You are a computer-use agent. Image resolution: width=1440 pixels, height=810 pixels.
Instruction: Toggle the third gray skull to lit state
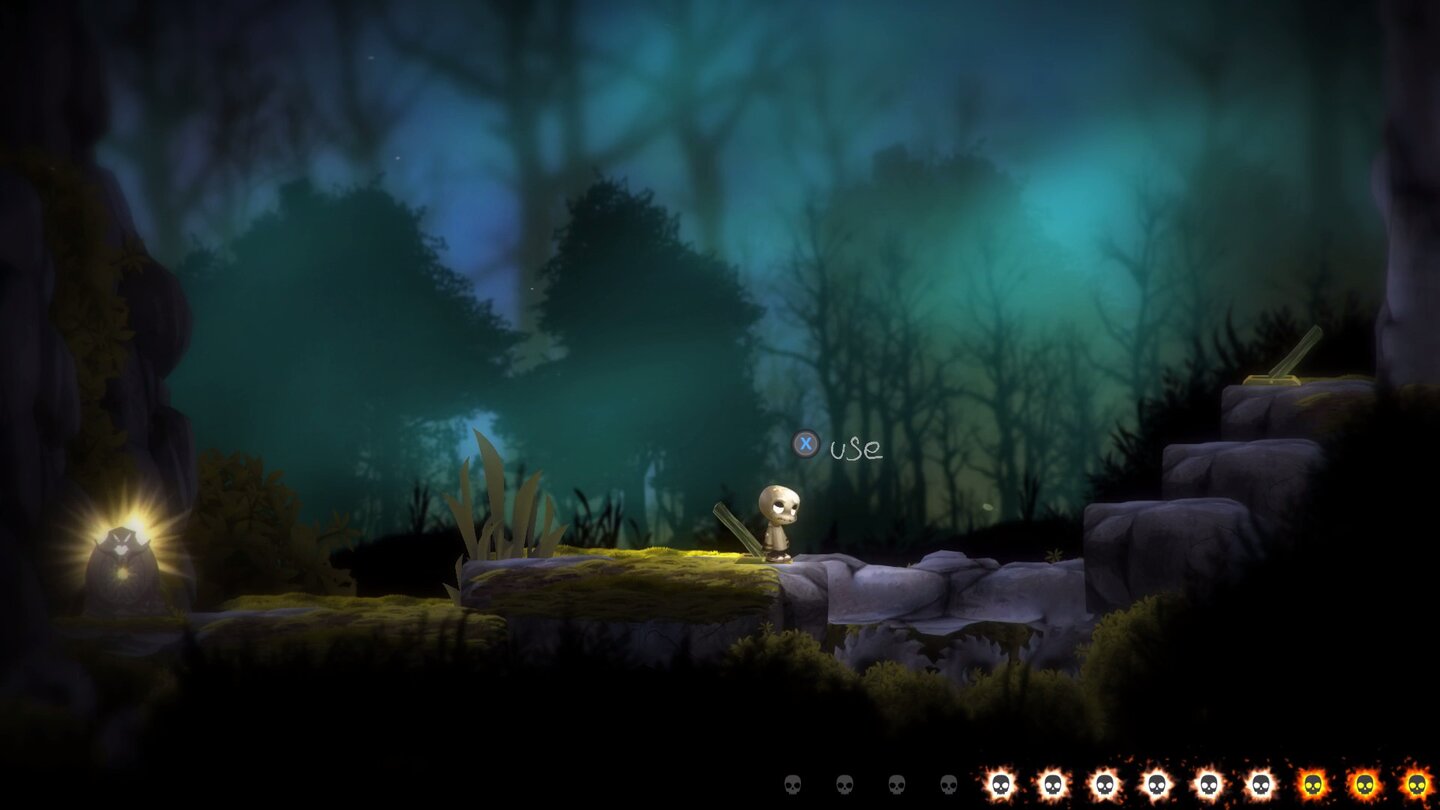[896, 784]
